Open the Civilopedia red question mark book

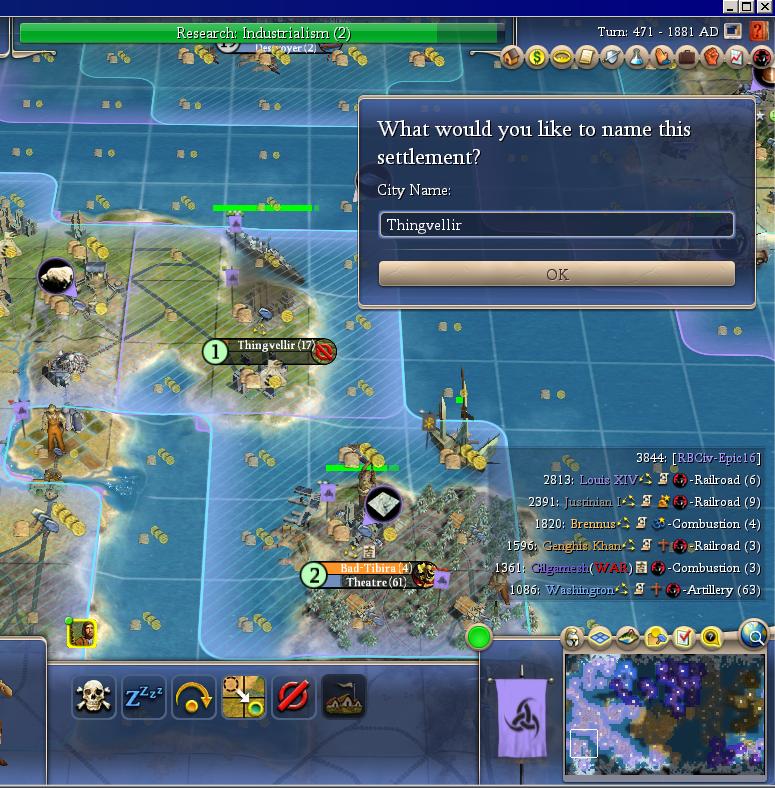[758, 32]
